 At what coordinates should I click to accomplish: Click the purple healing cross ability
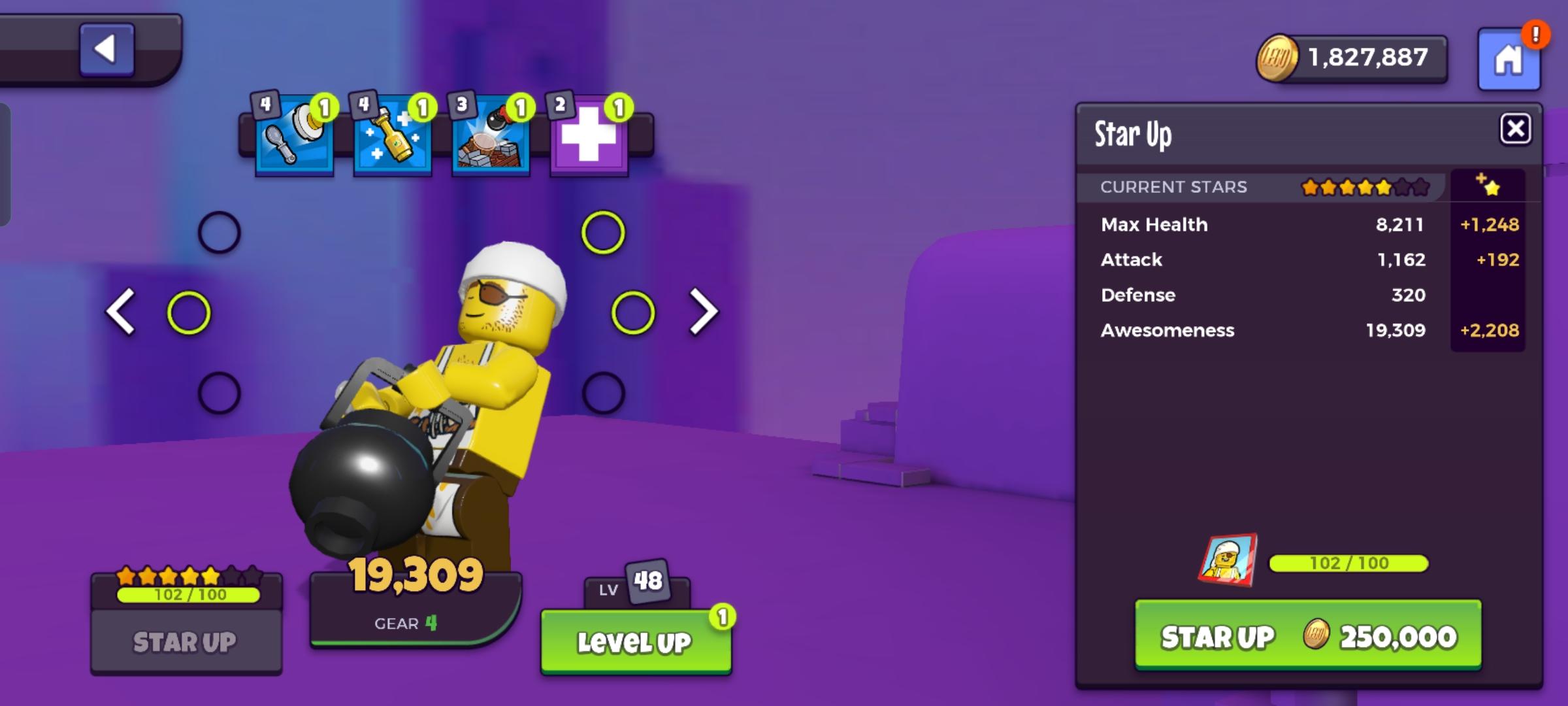(x=589, y=135)
